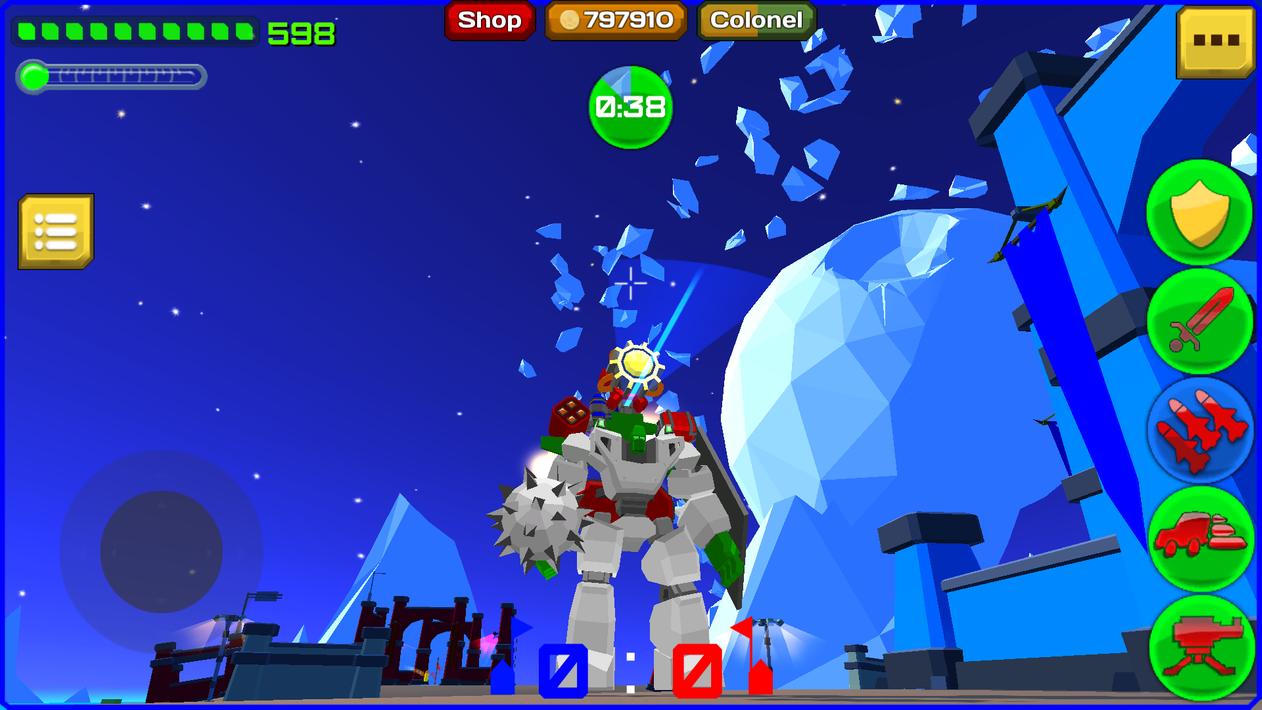The width and height of the screenshot is (1262, 710).
Task: Deploy the red turret icon
Action: coord(1200,645)
